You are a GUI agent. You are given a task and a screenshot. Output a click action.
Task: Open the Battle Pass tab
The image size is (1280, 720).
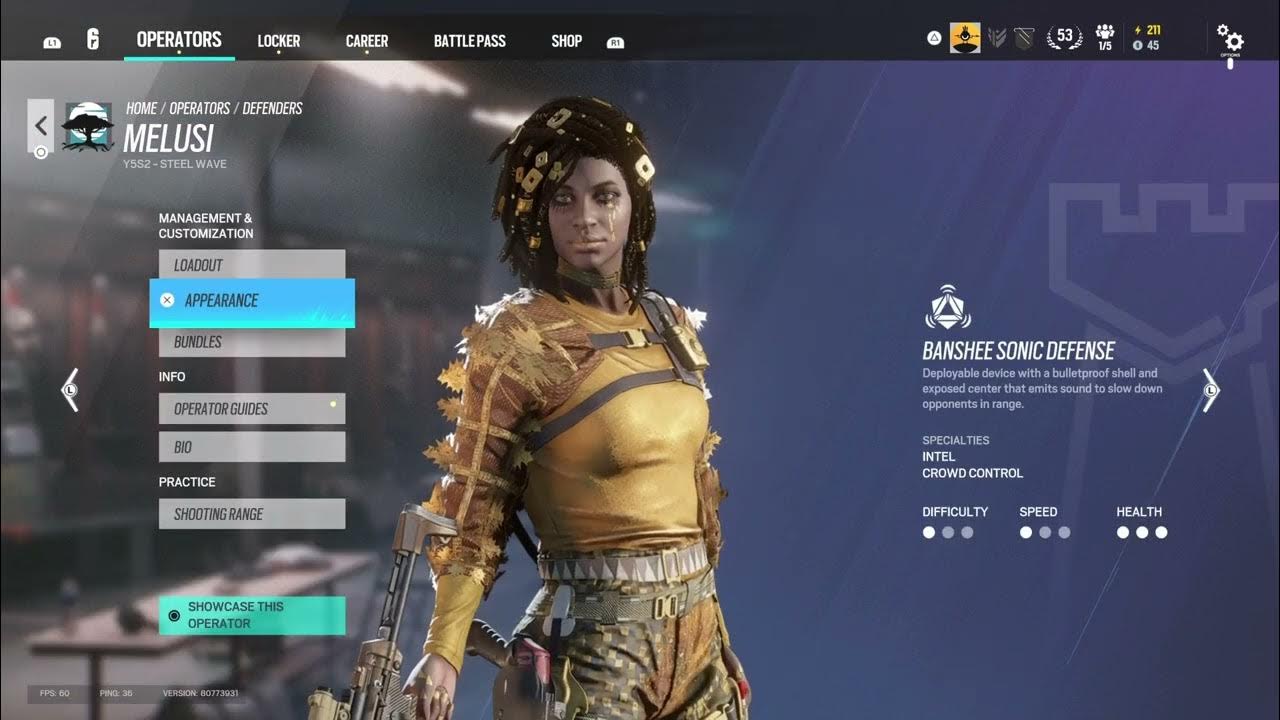click(469, 41)
